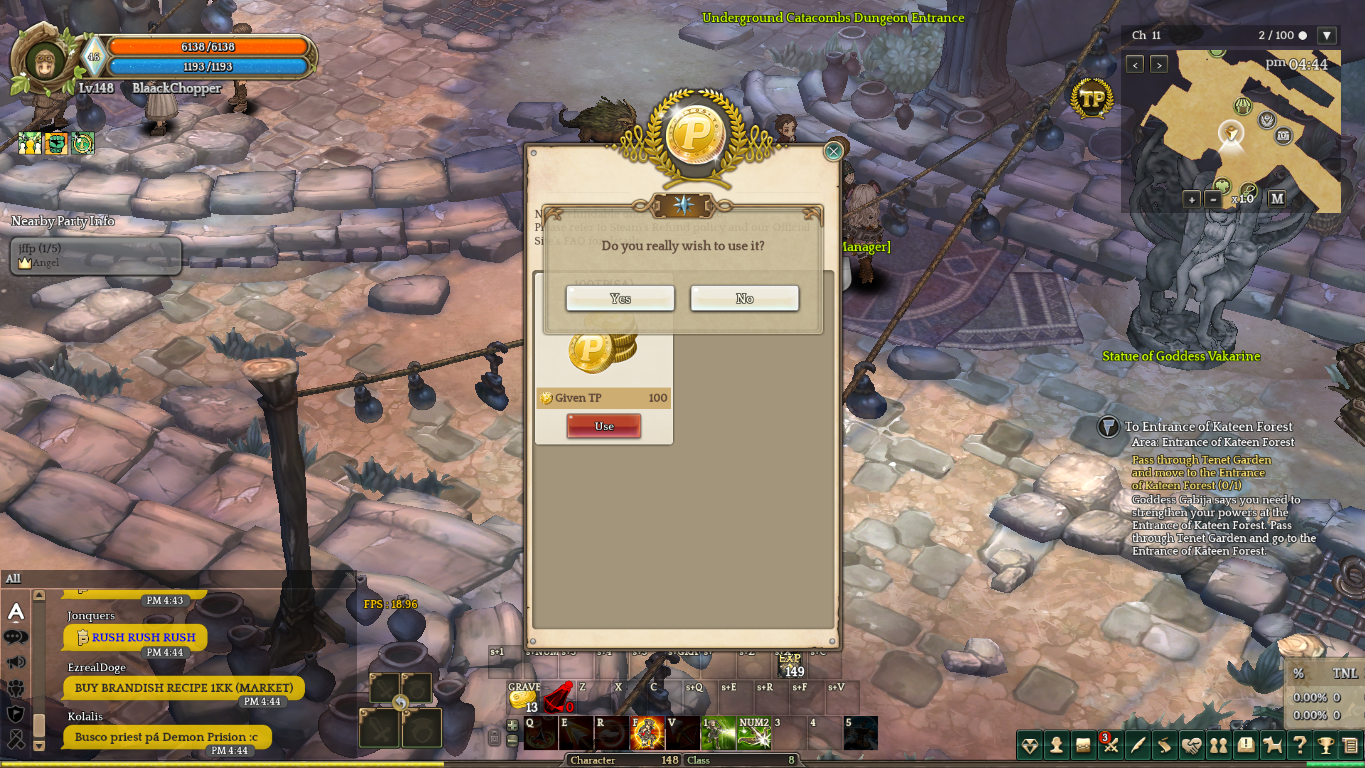Open the TP shop medal icon
The image size is (1365, 768).
point(1092,99)
